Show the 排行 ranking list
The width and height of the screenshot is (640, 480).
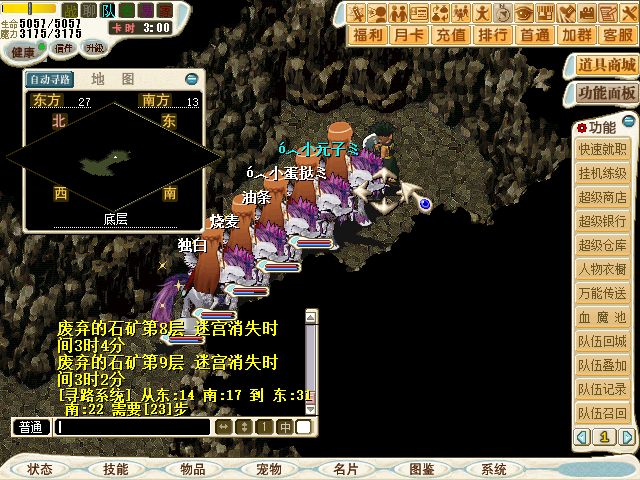493,35
